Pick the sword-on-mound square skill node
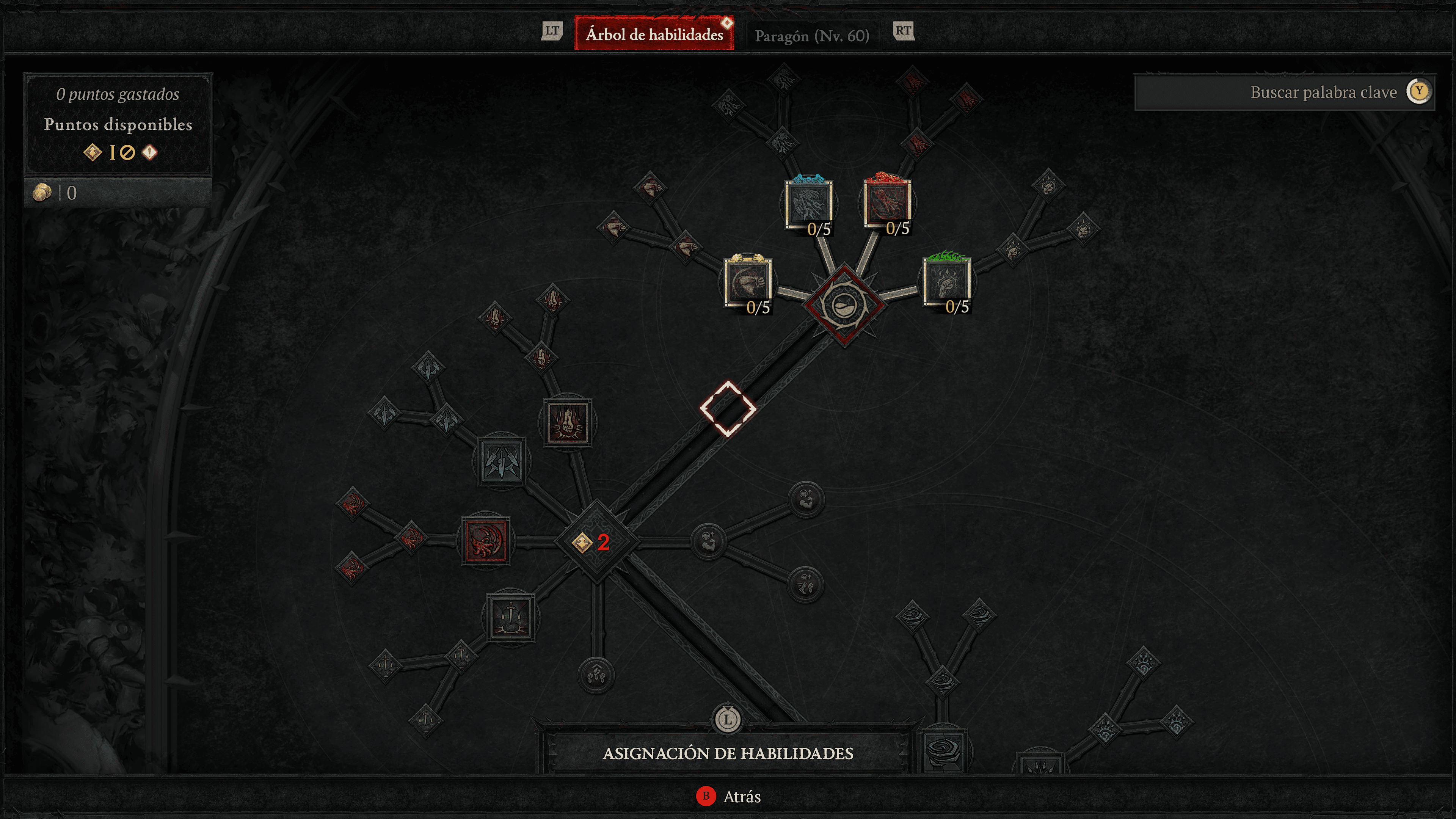This screenshot has height=819, width=1456. point(511,617)
